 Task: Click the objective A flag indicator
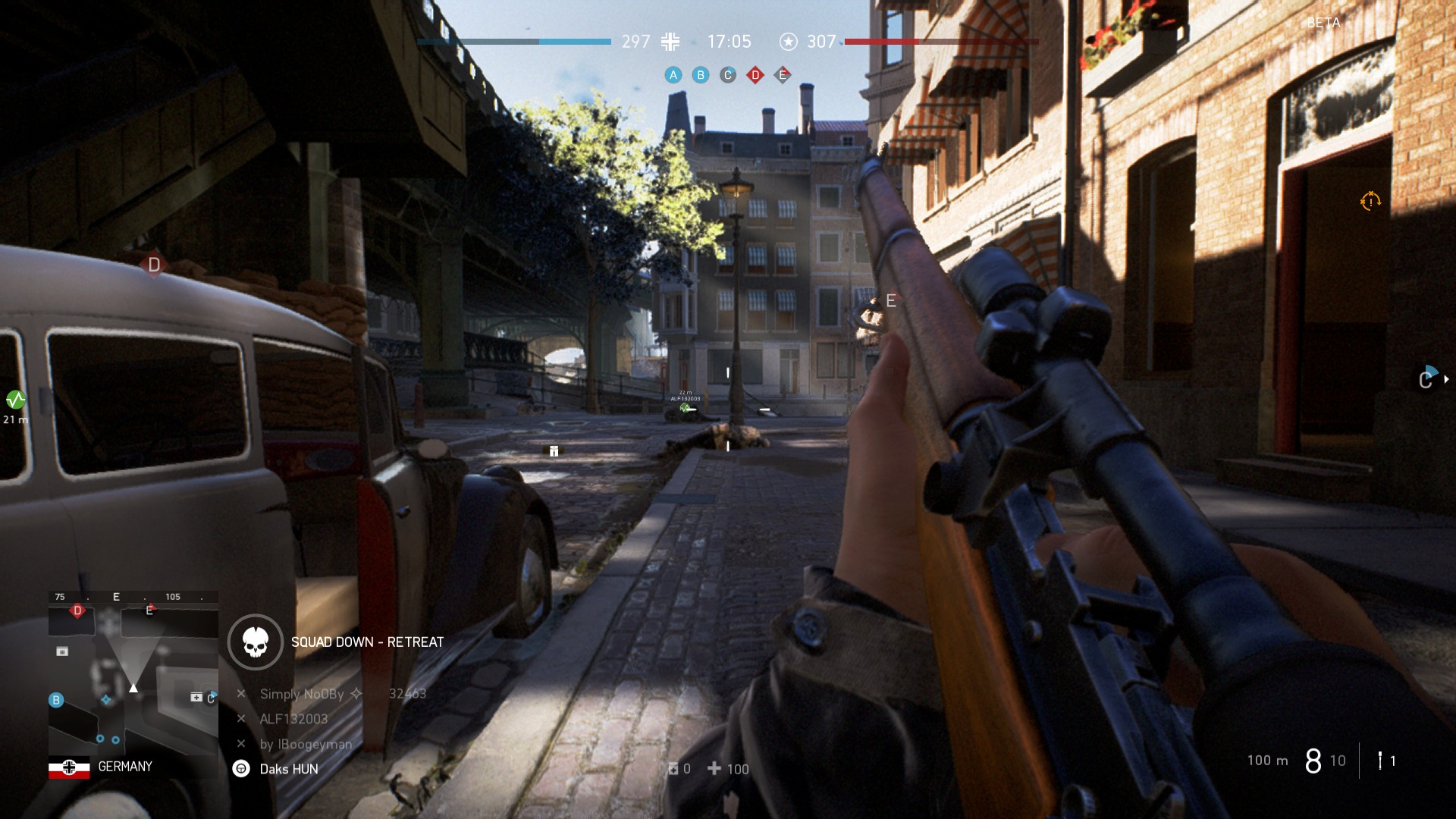[673, 75]
